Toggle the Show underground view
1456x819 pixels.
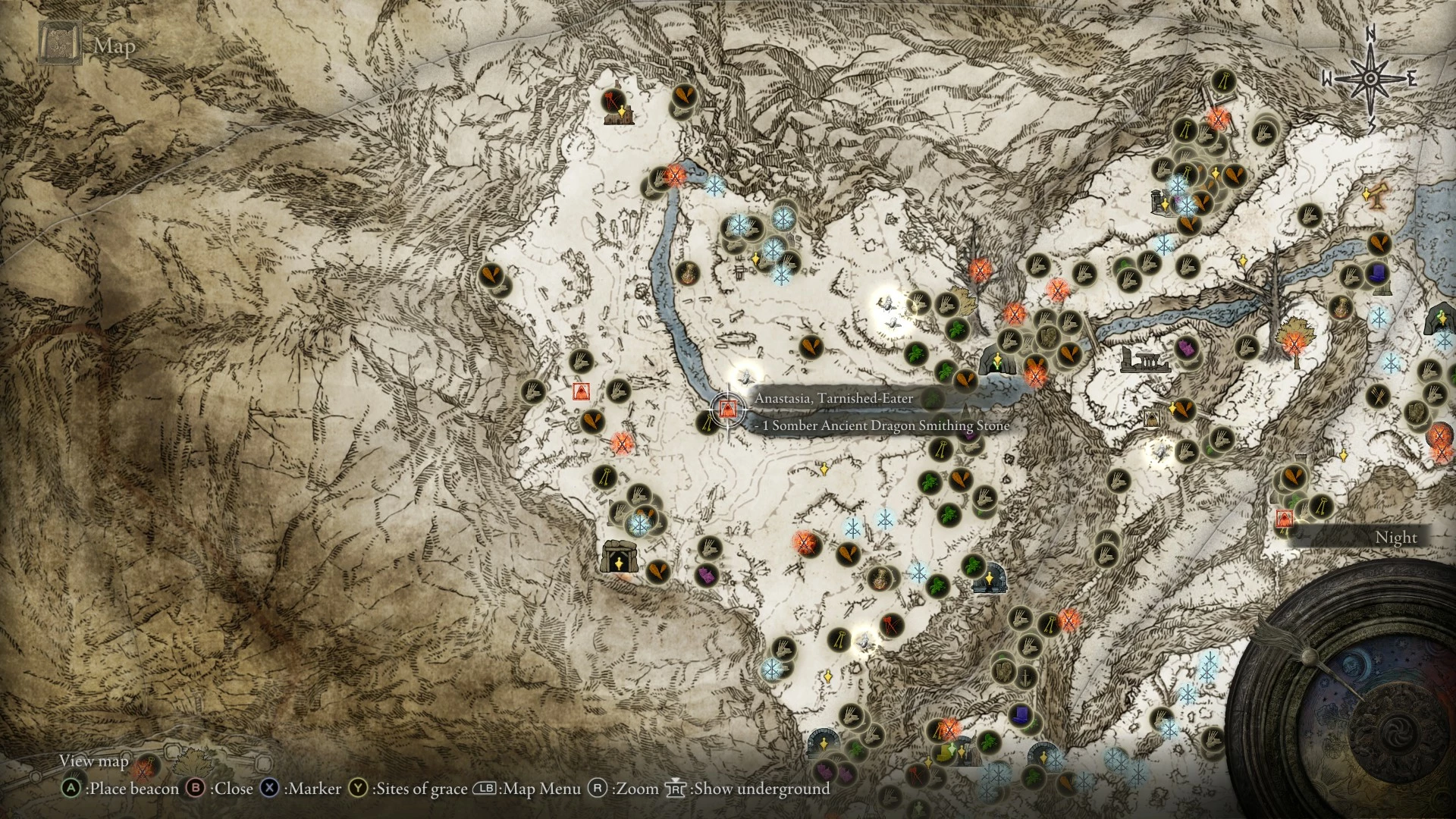[758, 789]
